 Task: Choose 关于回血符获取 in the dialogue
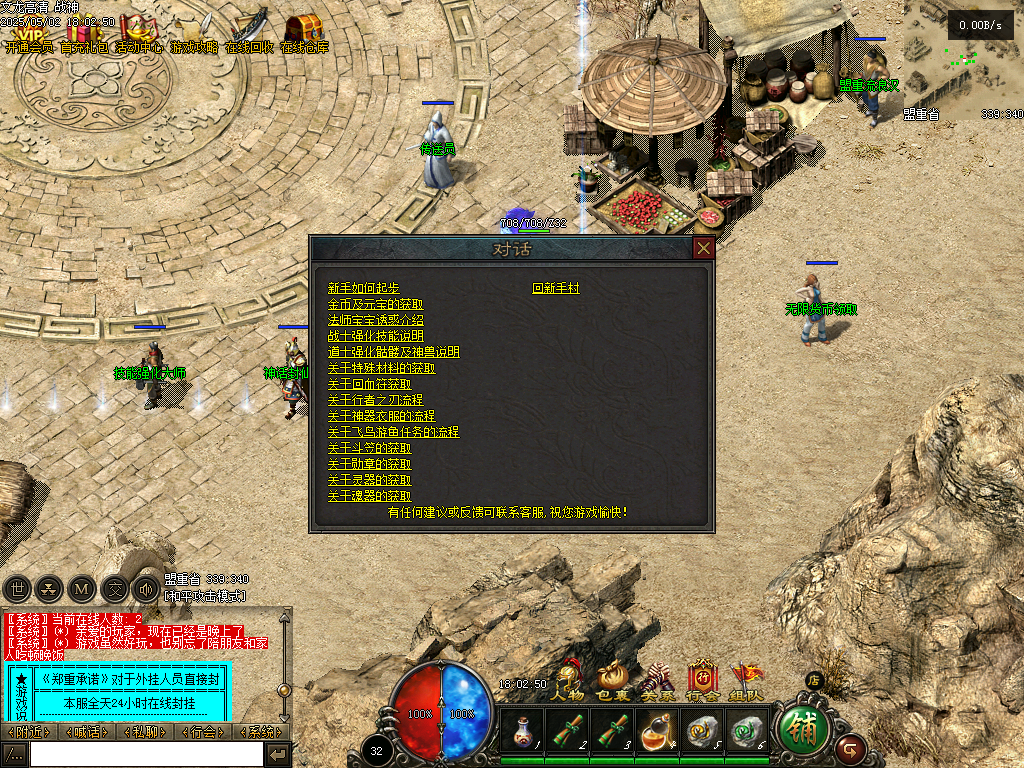369,384
